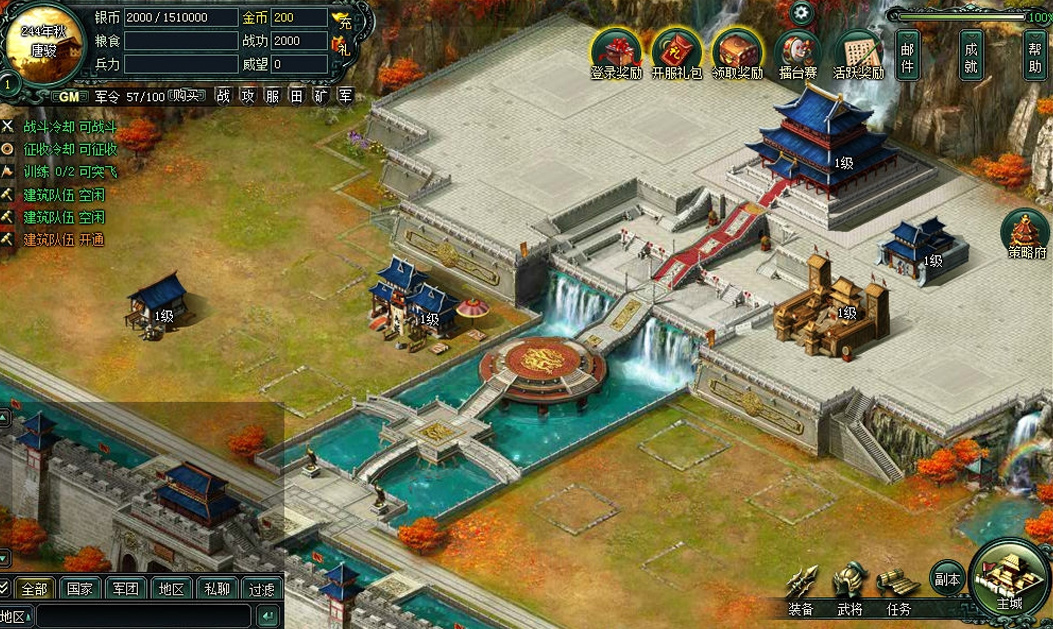Screen dimensions: 1053x629
Task: Open the 登录奖励 login reward gift box
Action: (x=616, y=53)
